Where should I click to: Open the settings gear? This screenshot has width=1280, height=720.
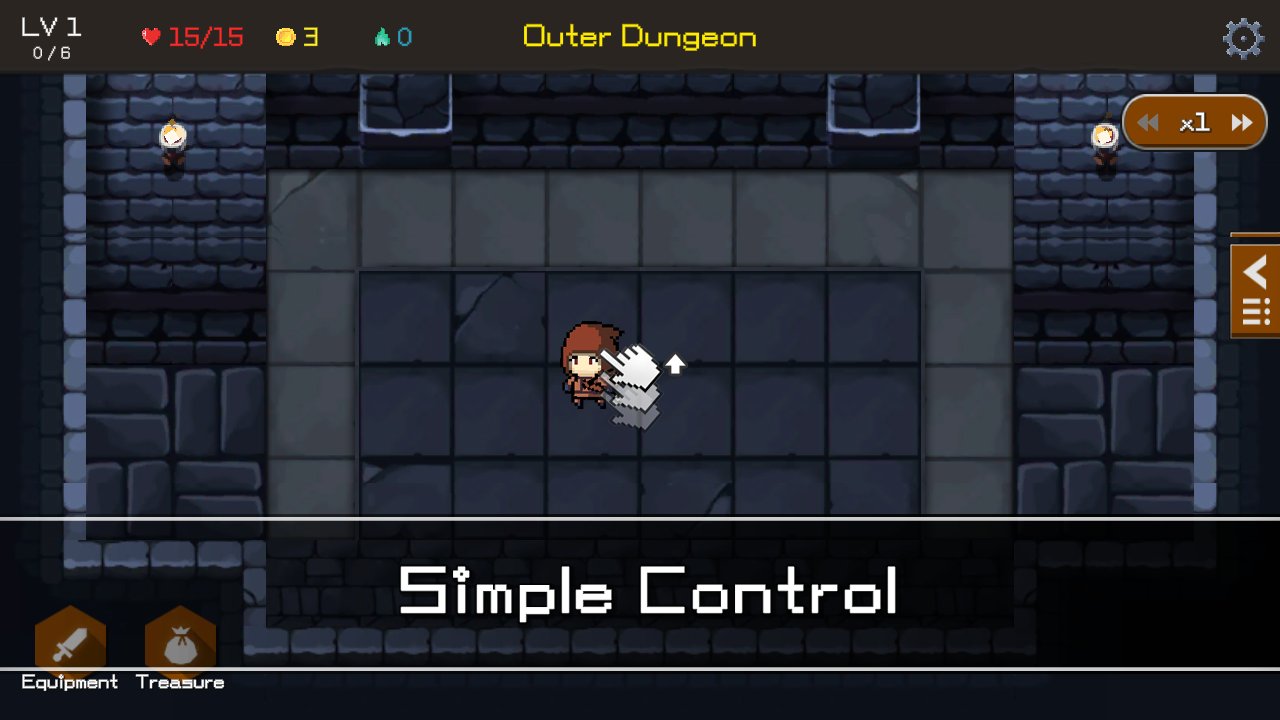click(1242, 38)
